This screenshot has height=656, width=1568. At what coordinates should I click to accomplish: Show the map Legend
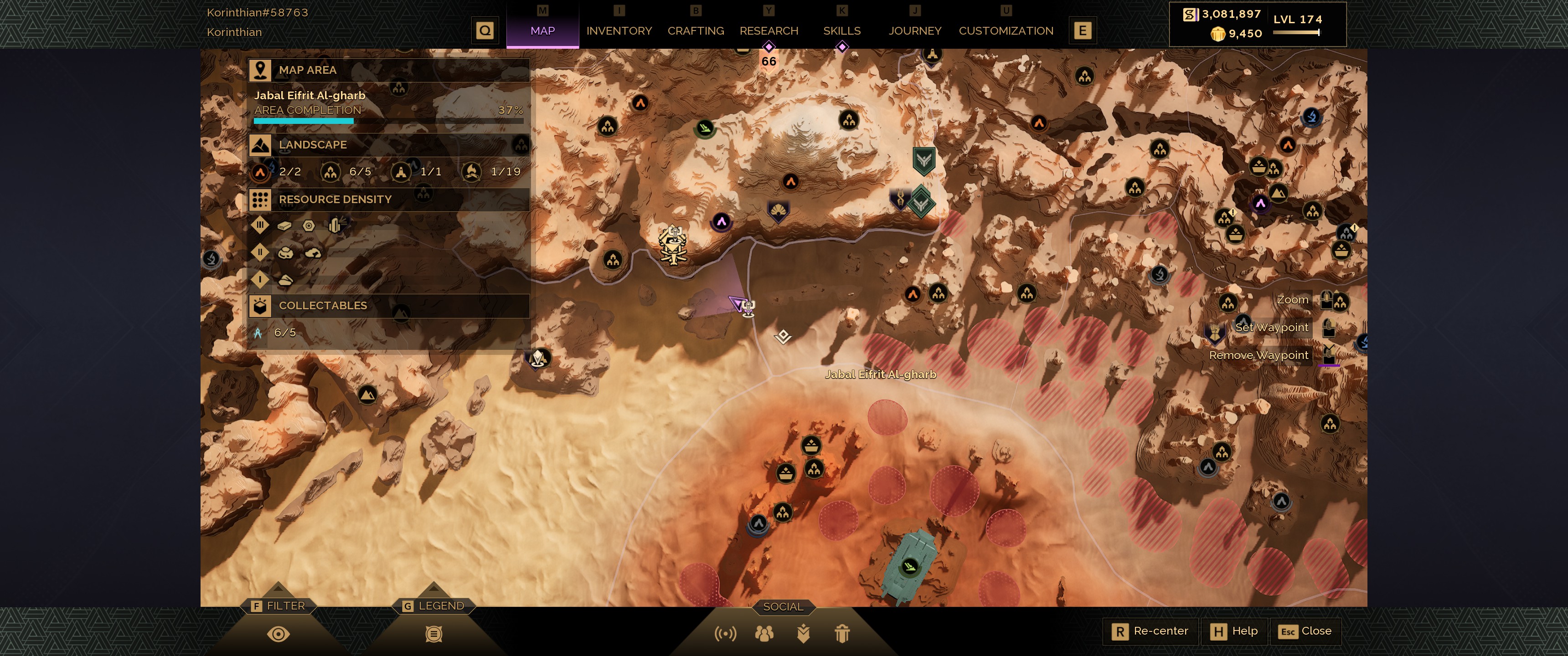coord(433,605)
